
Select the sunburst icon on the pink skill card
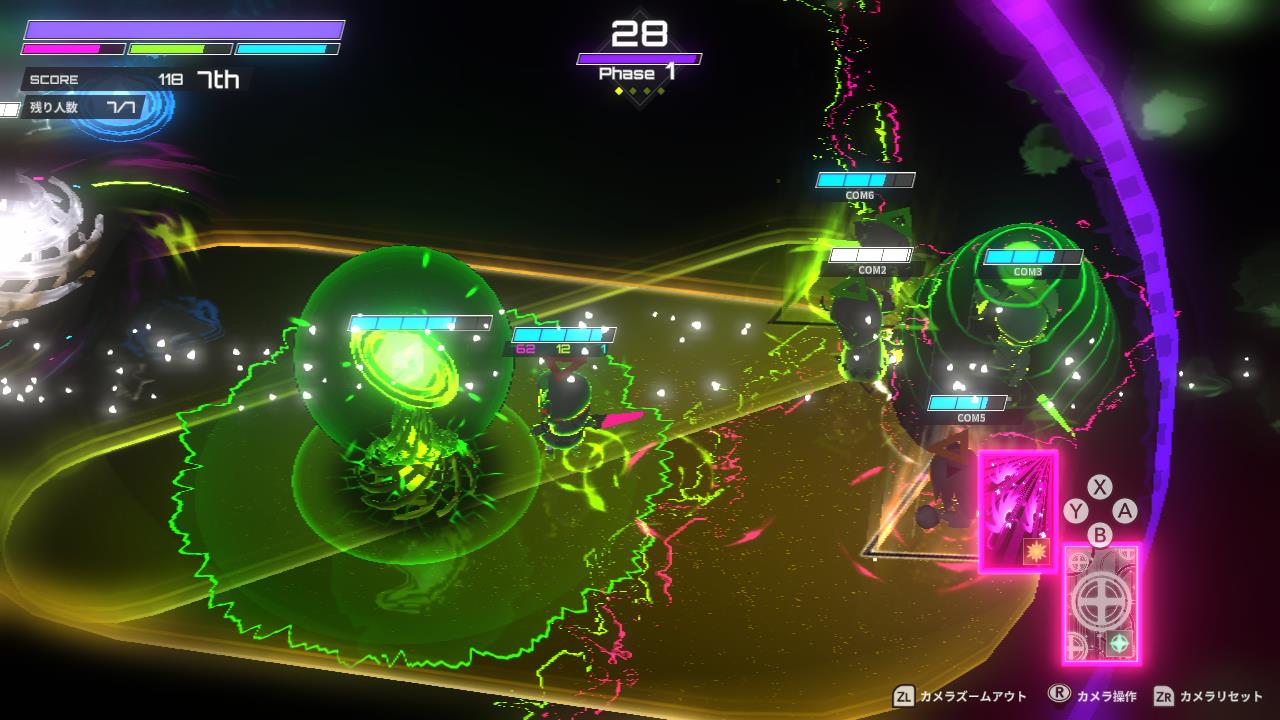tap(1035, 549)
